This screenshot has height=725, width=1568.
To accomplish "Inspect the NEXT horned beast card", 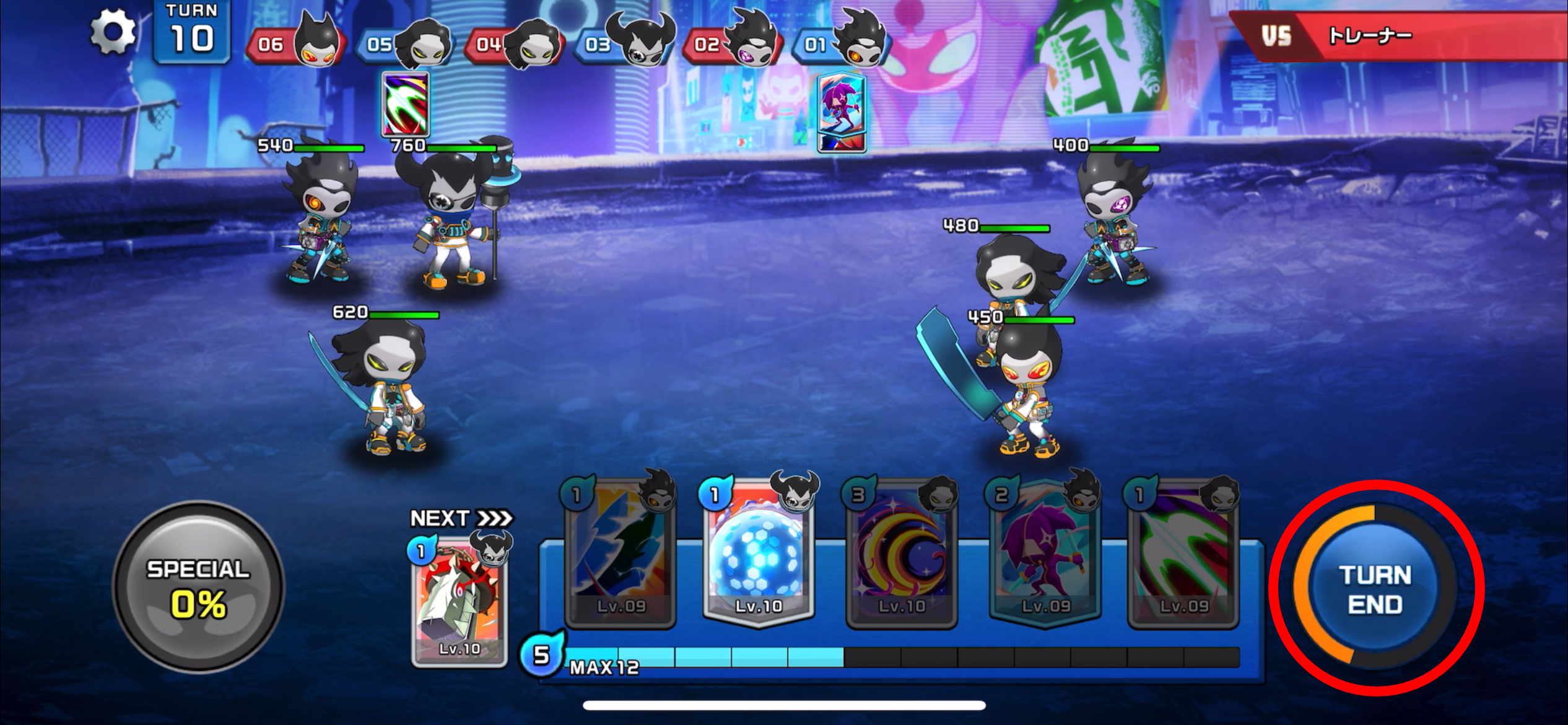I will [459, 601].
